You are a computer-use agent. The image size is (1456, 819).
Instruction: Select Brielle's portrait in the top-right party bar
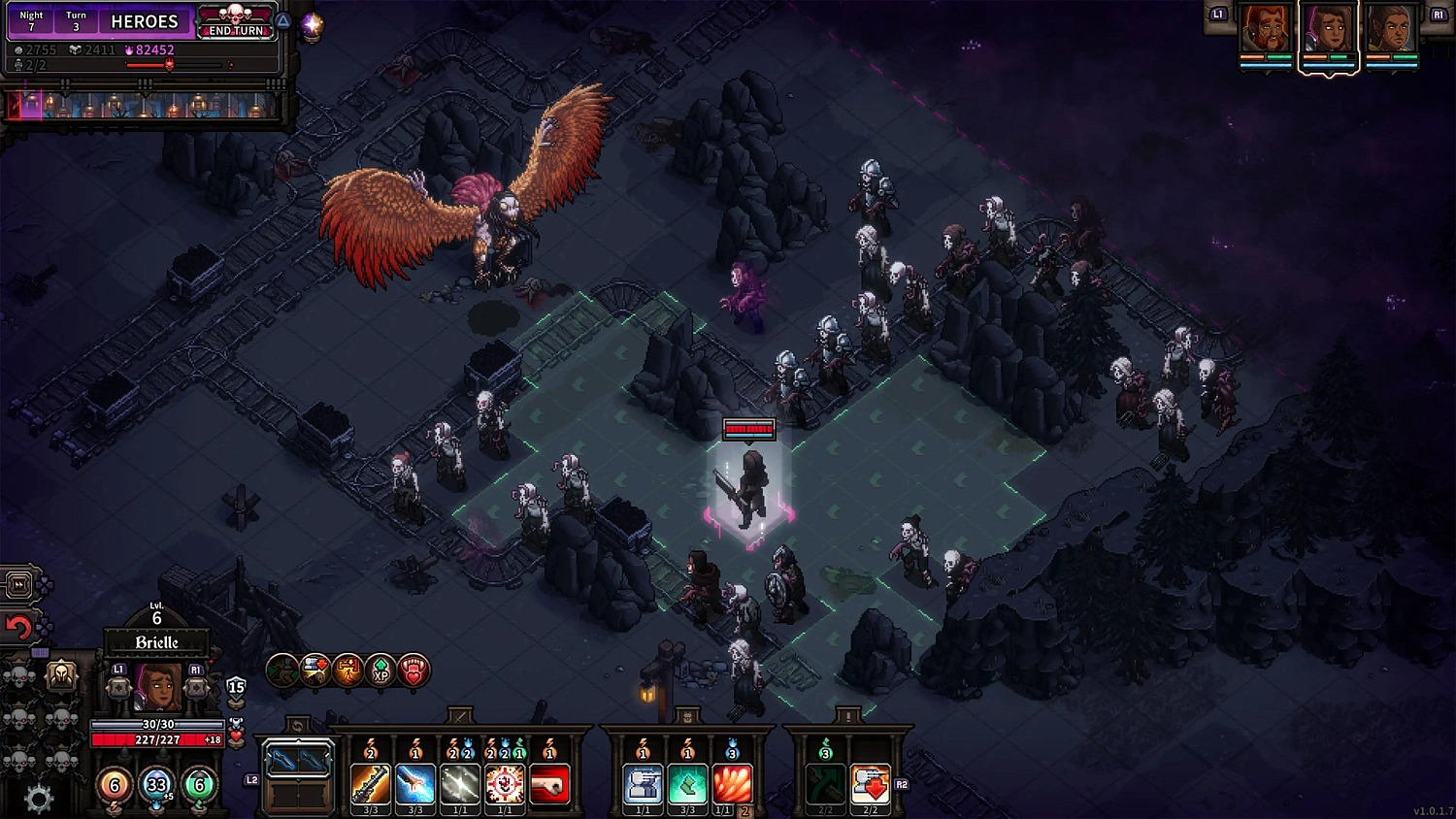[x=1330, y=29]
